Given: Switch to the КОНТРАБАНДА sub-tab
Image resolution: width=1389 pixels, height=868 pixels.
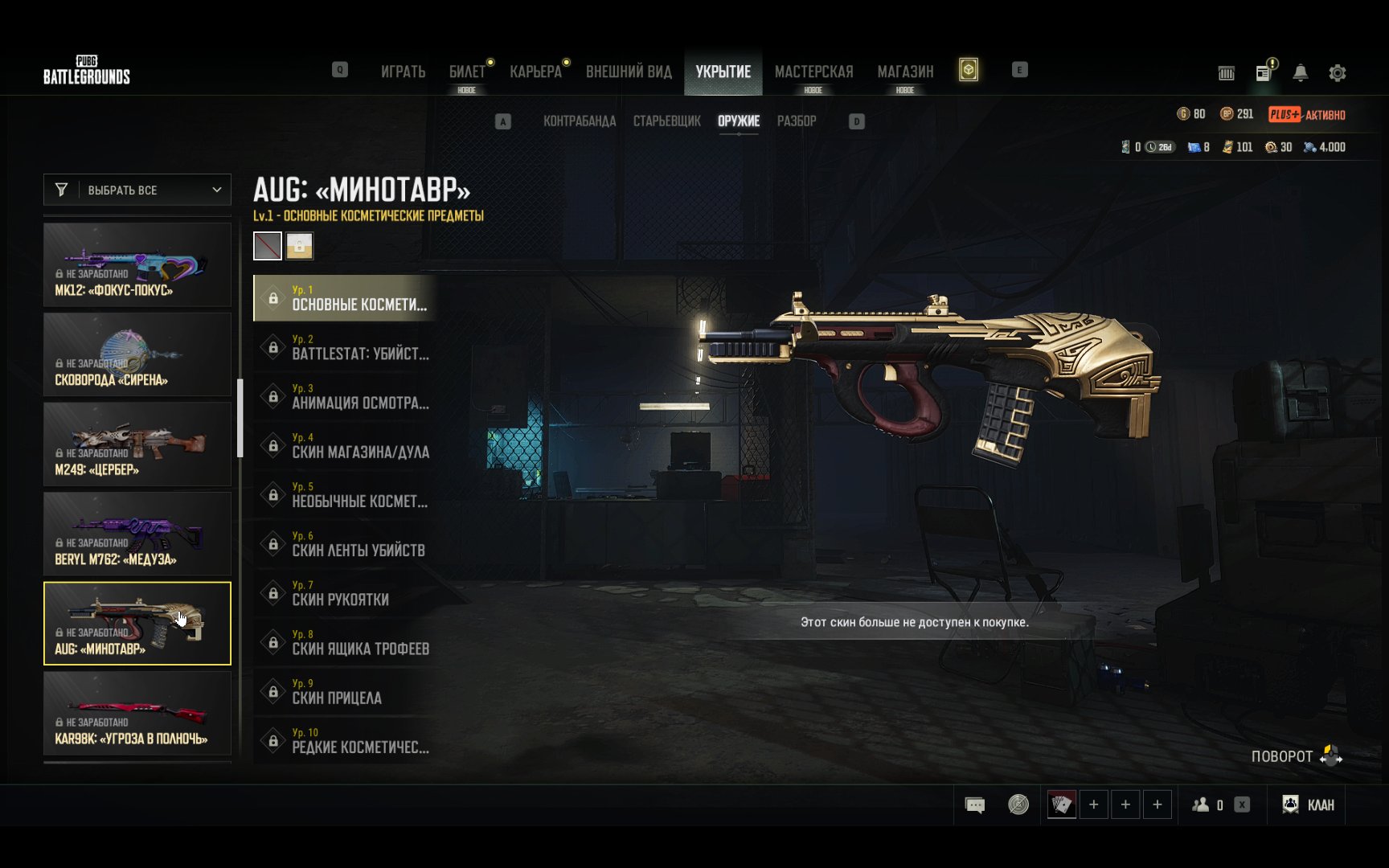Looking at the screenshot, I should tap(580, 121).
